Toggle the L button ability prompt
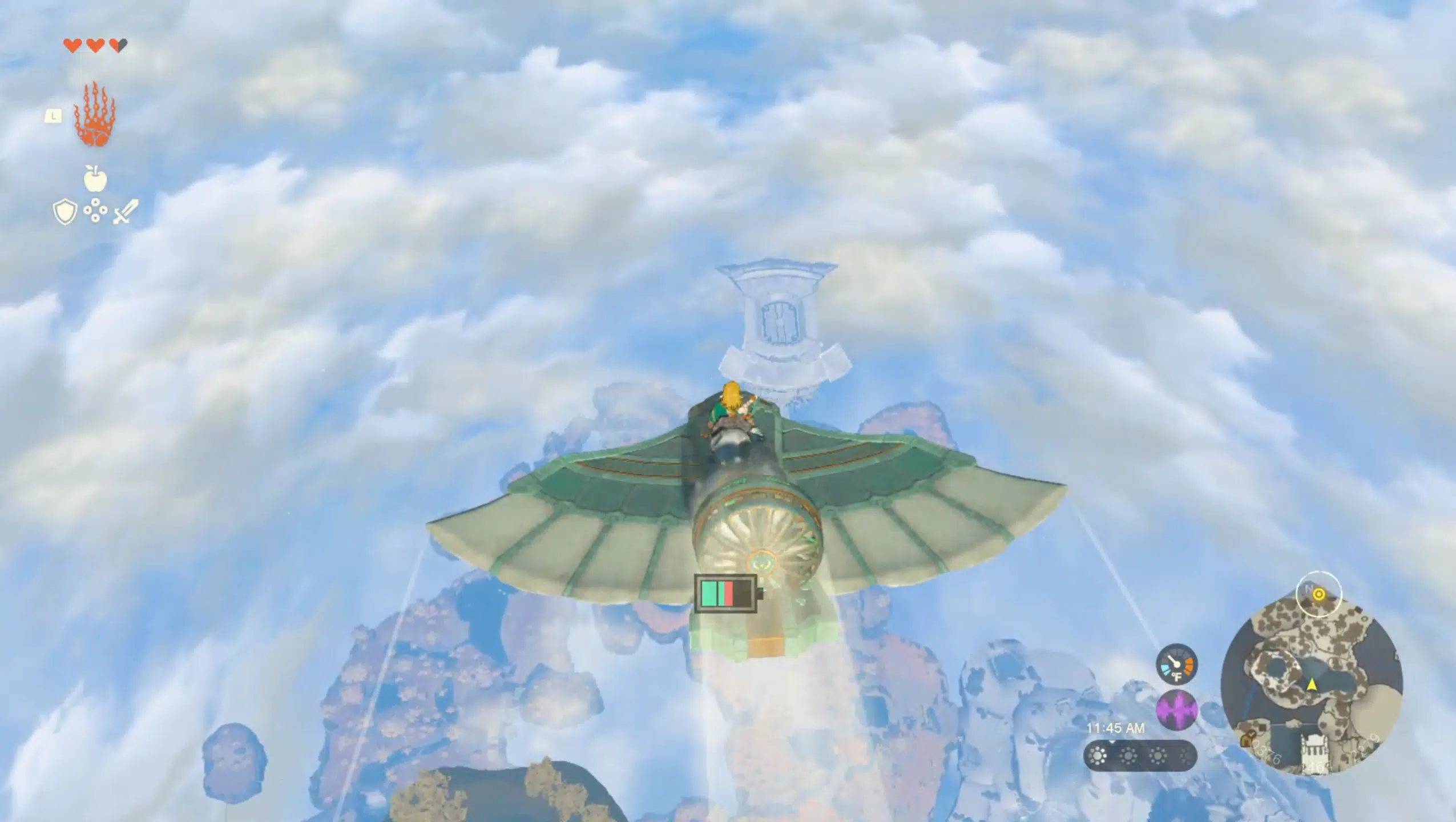 [x=53, y=116]
